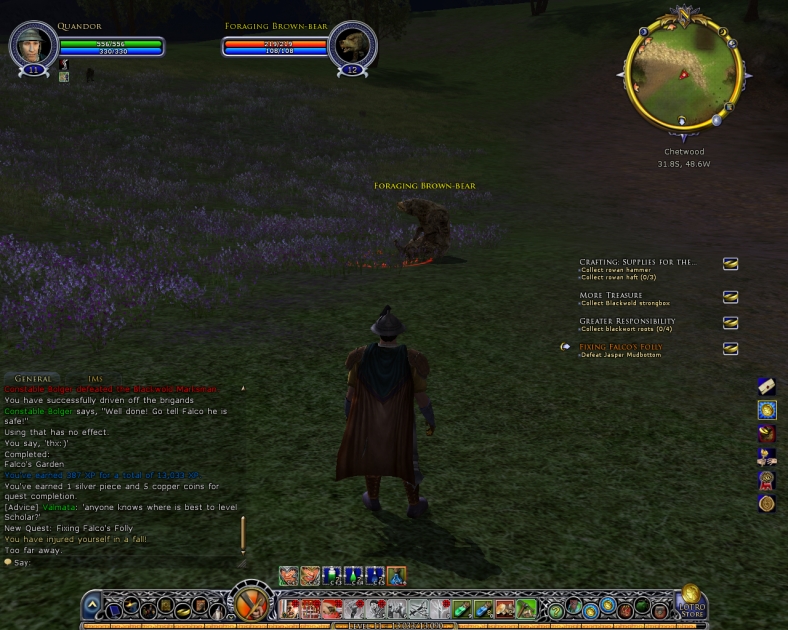Screen dimensions: 788x630
Task: Toggle the crossed-swords auto-attack button
Action: click(251, 605)
